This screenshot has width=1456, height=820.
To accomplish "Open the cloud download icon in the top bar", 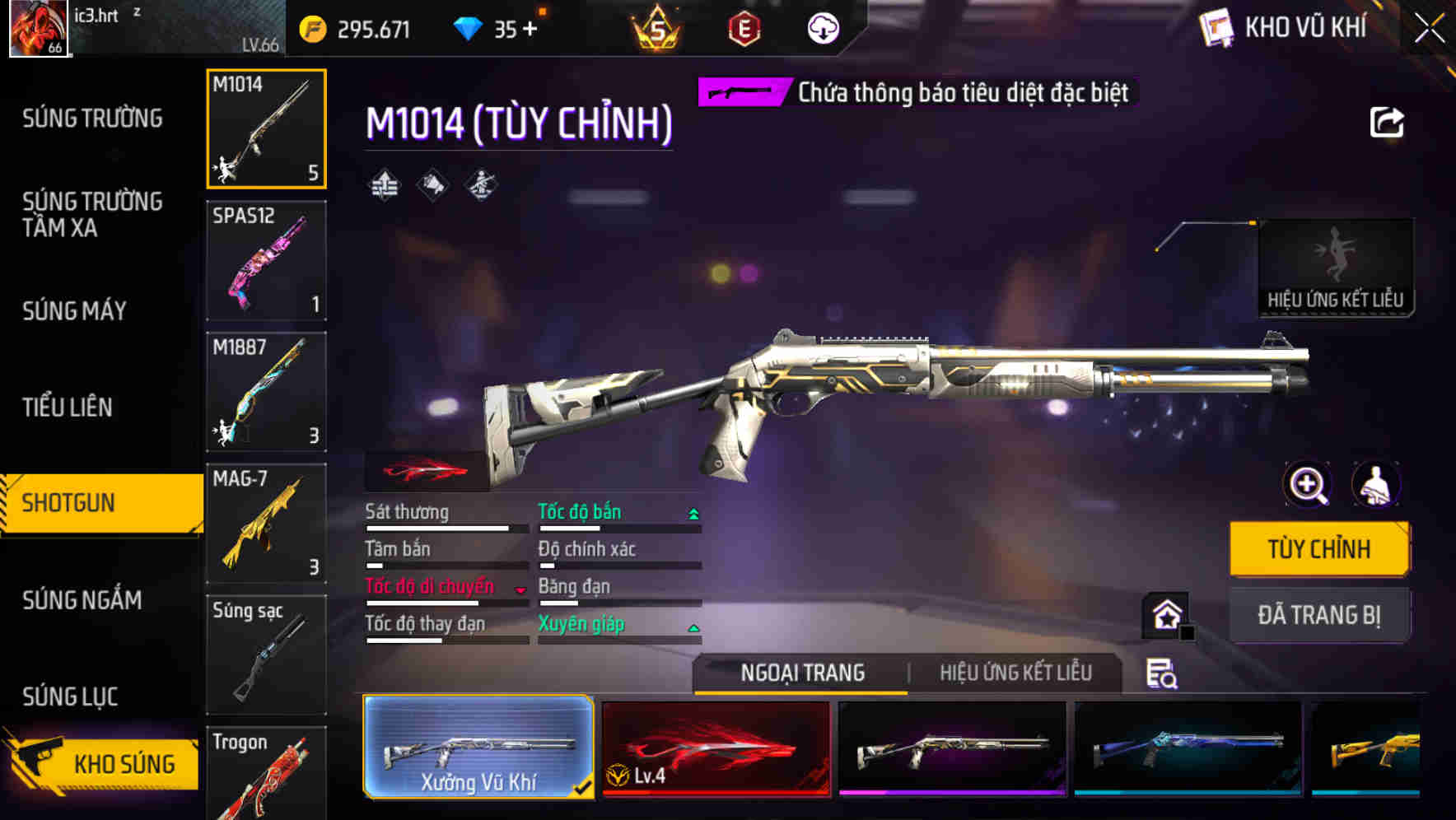I will [x=823, y=29].
